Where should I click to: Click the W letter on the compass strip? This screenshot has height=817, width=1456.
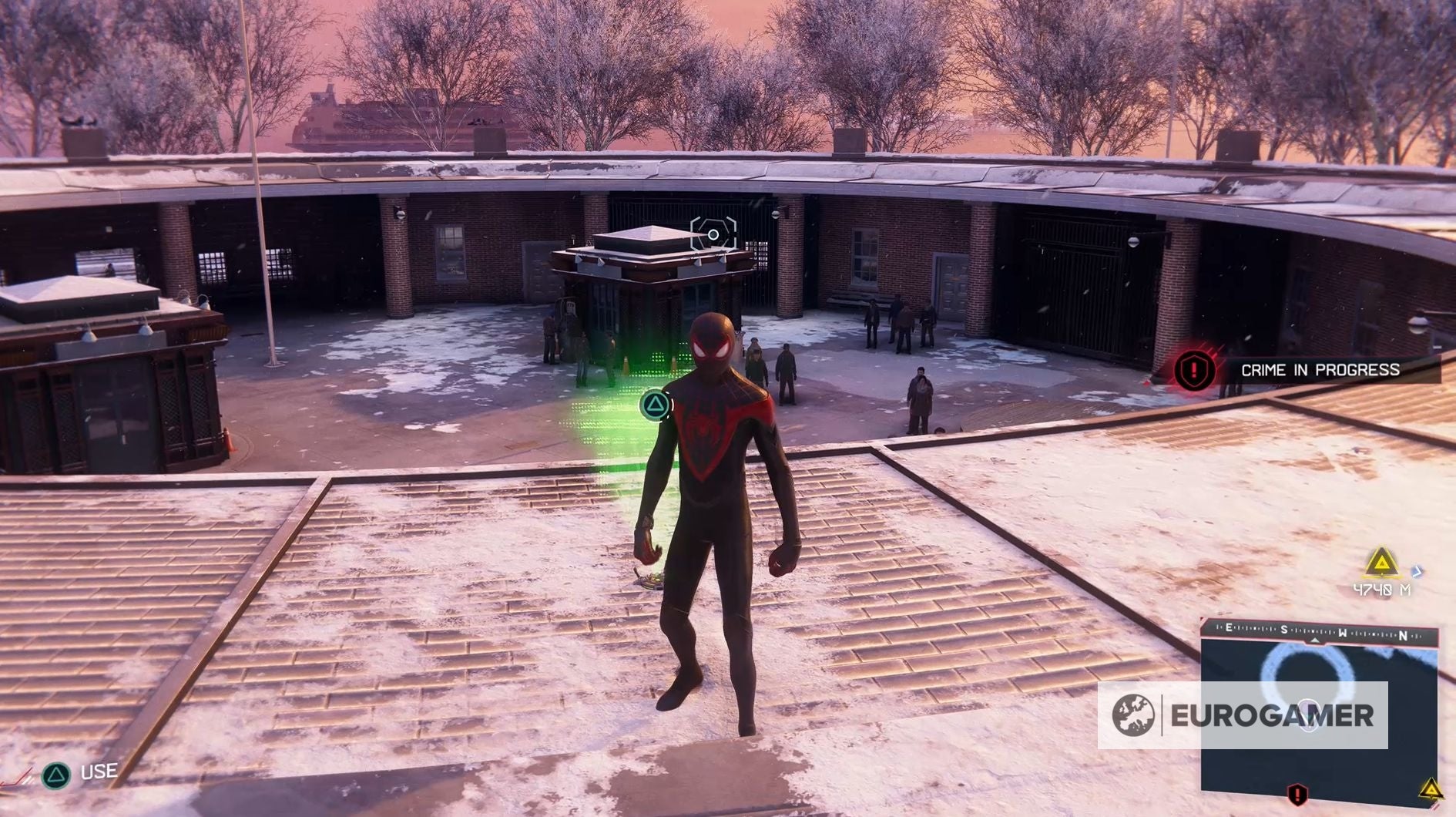pyautogui.click(x=1343, y=632)
